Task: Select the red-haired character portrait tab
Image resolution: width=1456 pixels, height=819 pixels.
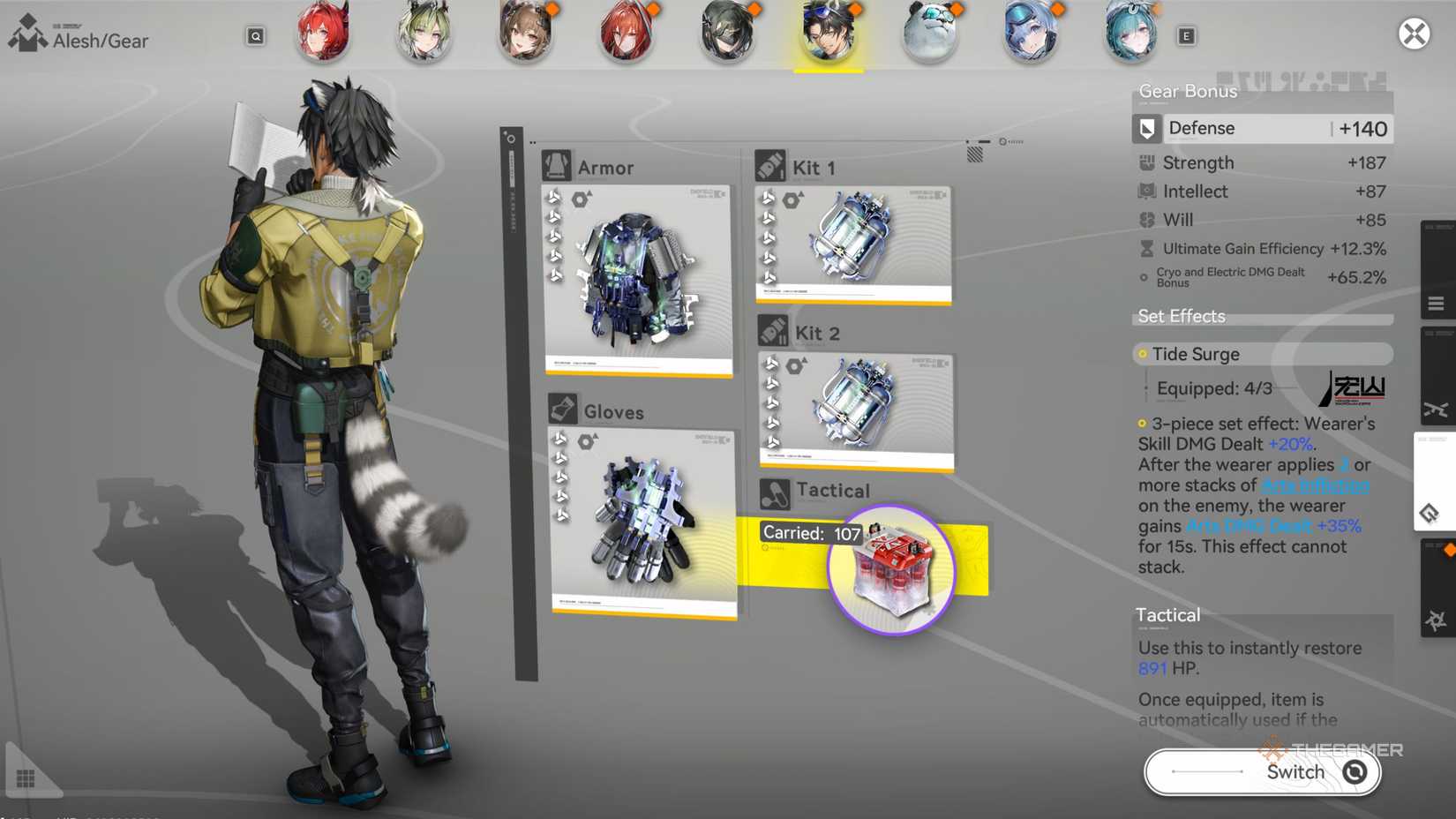Action: [x=323, y=35]
